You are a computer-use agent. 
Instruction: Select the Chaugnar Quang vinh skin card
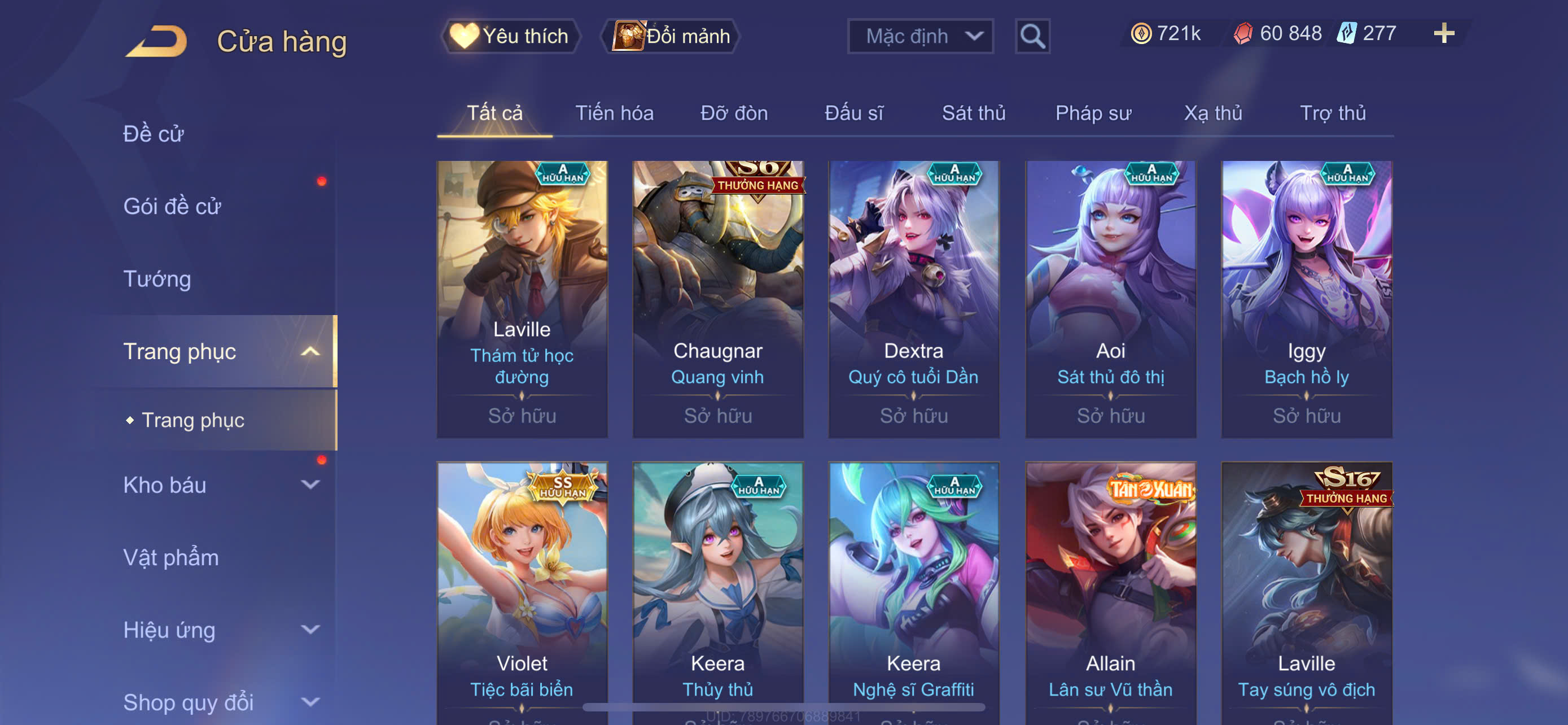tap(717, 298)
